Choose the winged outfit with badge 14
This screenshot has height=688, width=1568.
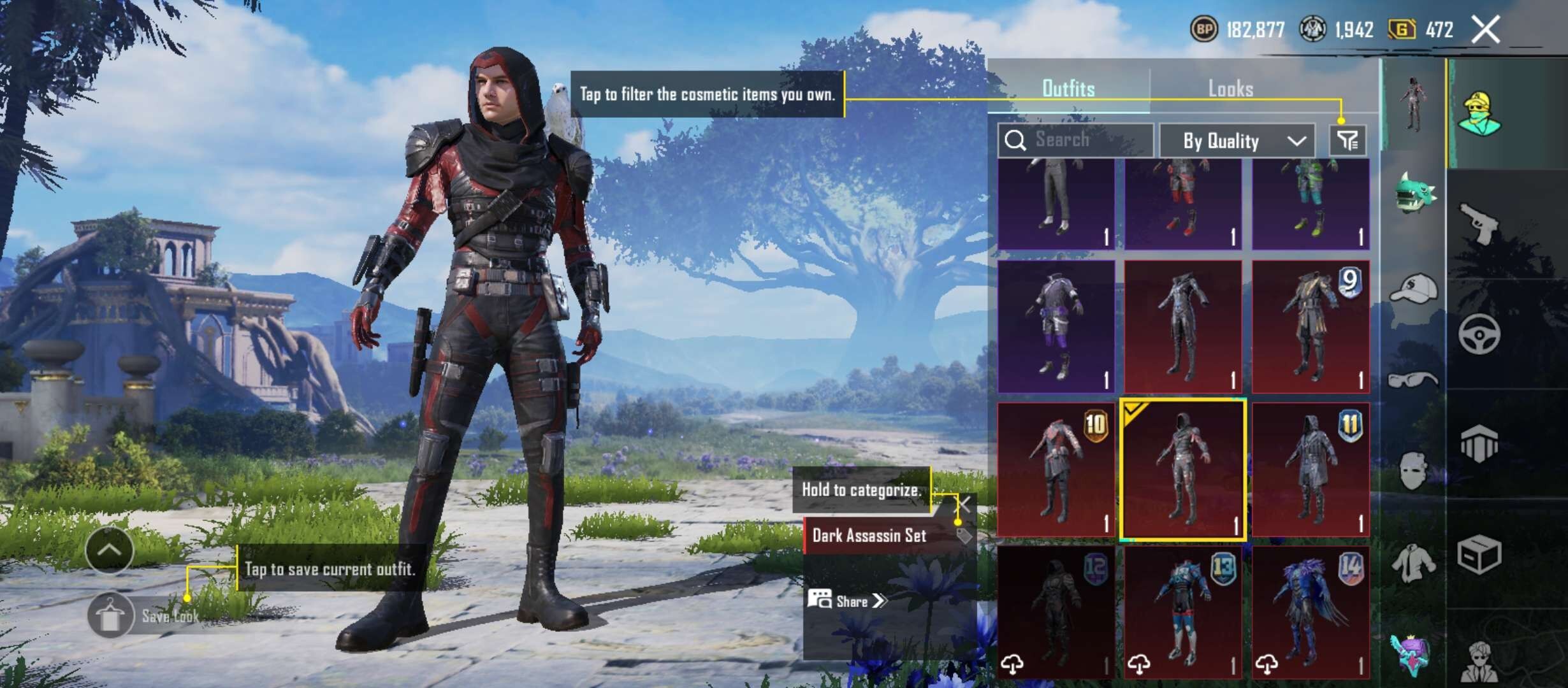coord(1310,612)
